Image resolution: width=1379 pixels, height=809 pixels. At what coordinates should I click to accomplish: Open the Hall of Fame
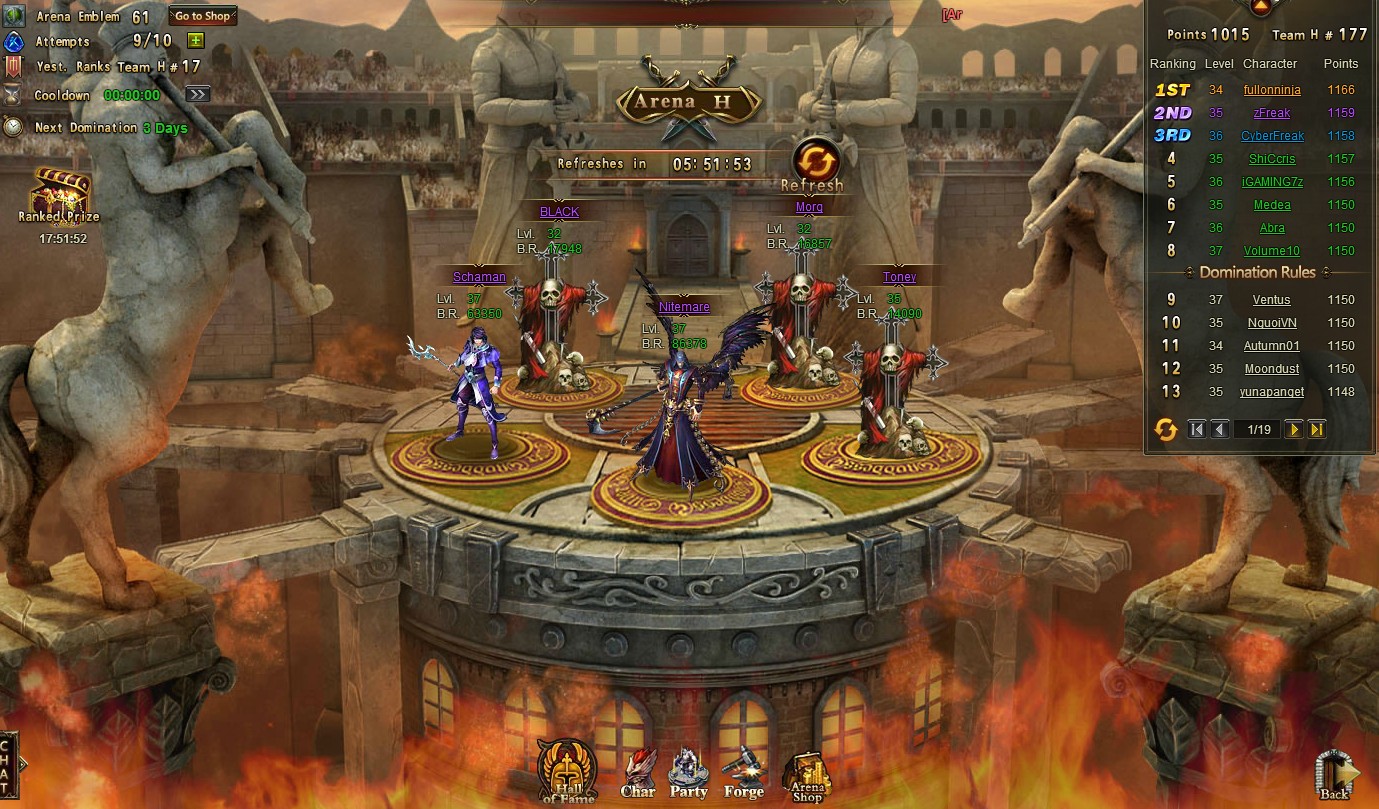tap(568, 772)
